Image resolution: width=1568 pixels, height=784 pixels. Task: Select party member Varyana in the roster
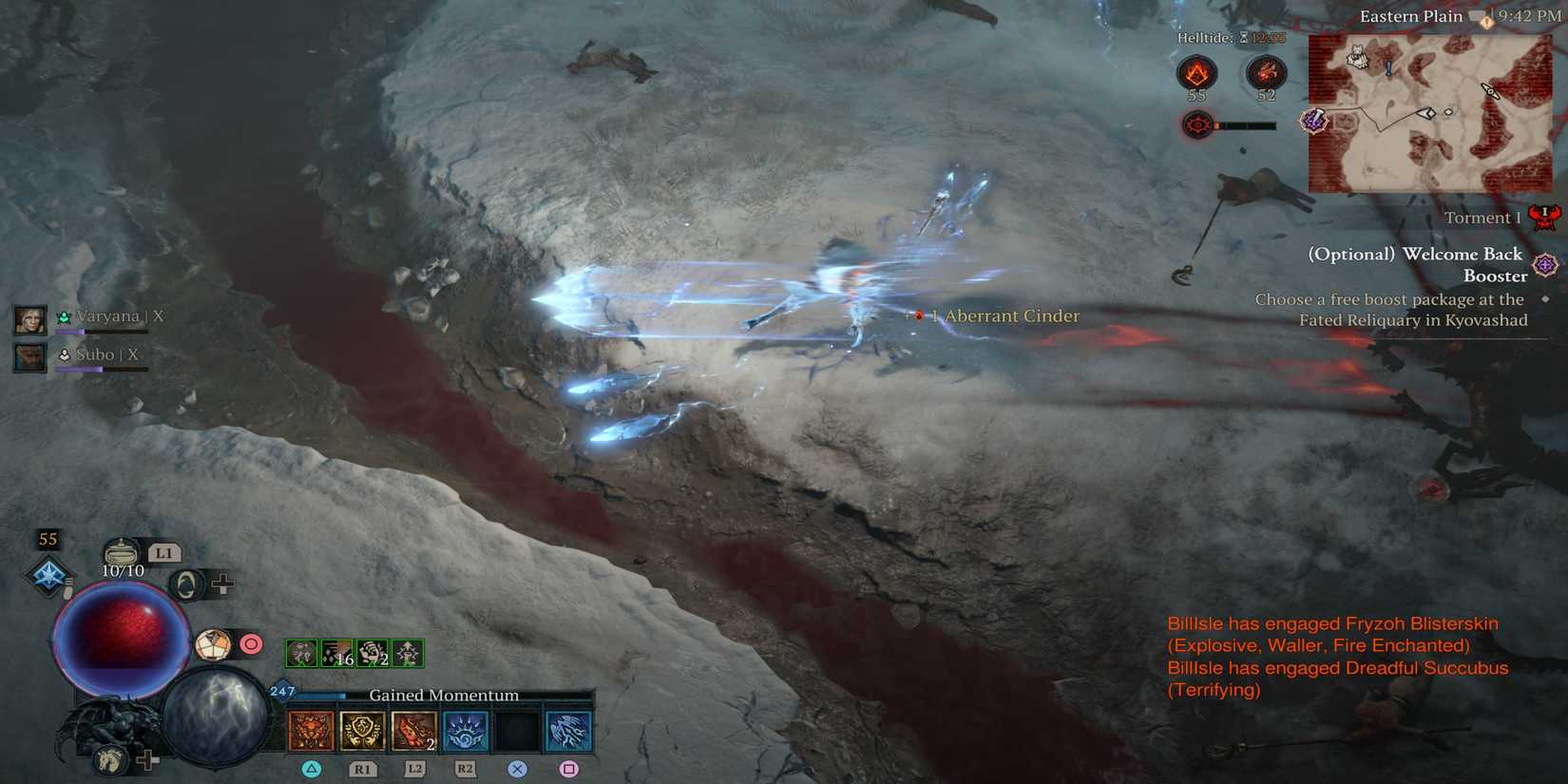click(x=105, y=316)
